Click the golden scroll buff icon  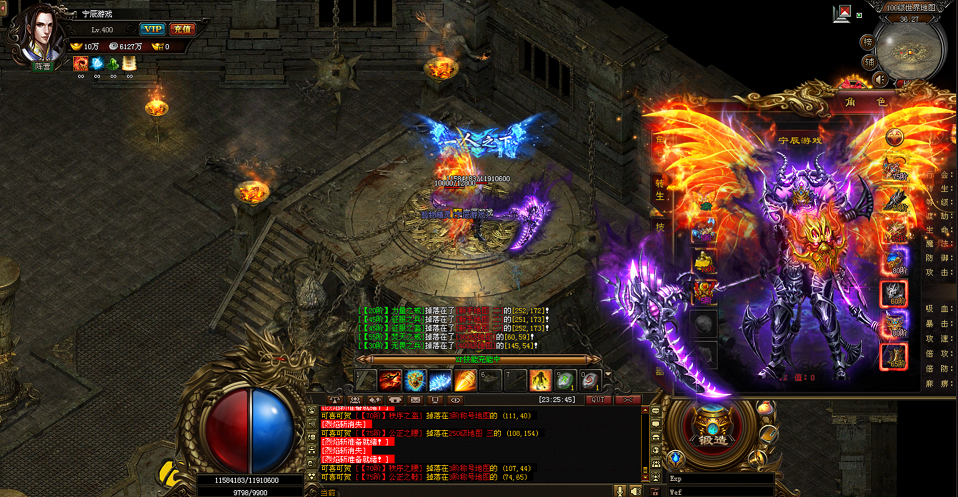(x=129, y=63)
